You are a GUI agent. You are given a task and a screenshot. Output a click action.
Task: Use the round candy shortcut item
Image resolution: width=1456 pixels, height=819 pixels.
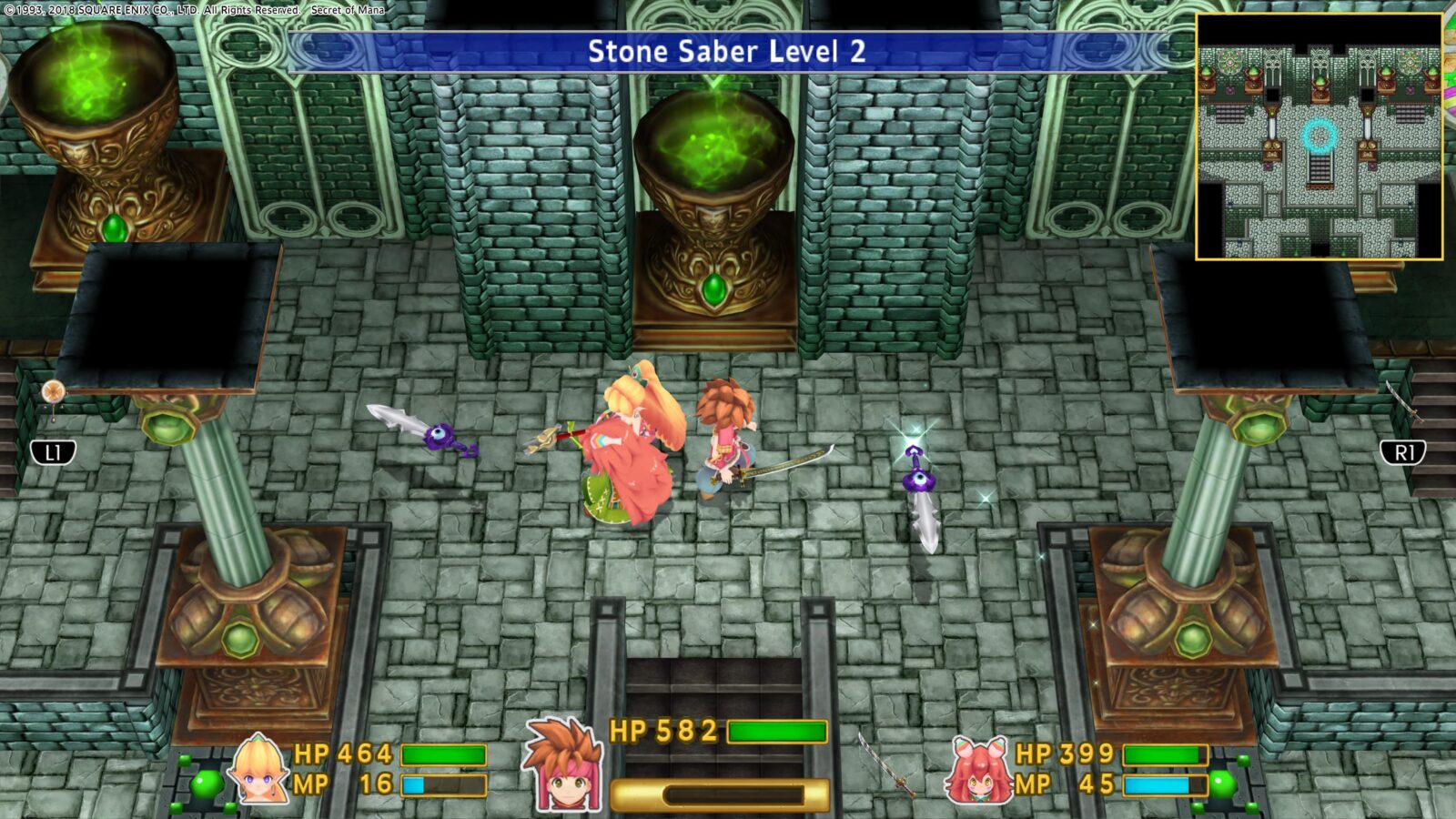tap(53, 393)
